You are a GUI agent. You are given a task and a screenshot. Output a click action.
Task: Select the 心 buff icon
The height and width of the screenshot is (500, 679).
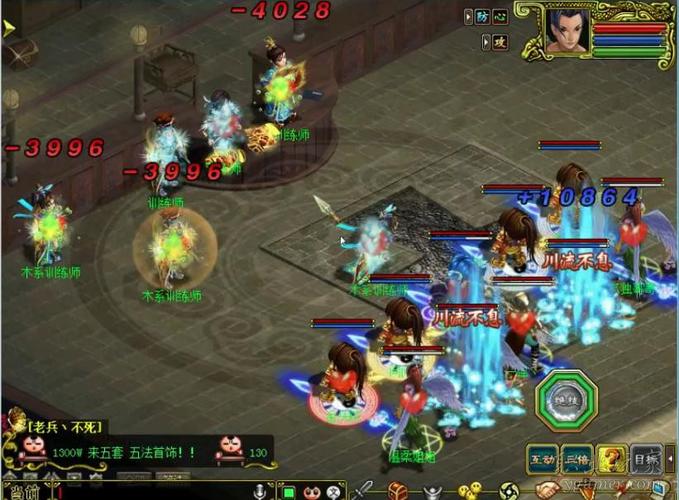pyautogui.click(x=500, y=16)
